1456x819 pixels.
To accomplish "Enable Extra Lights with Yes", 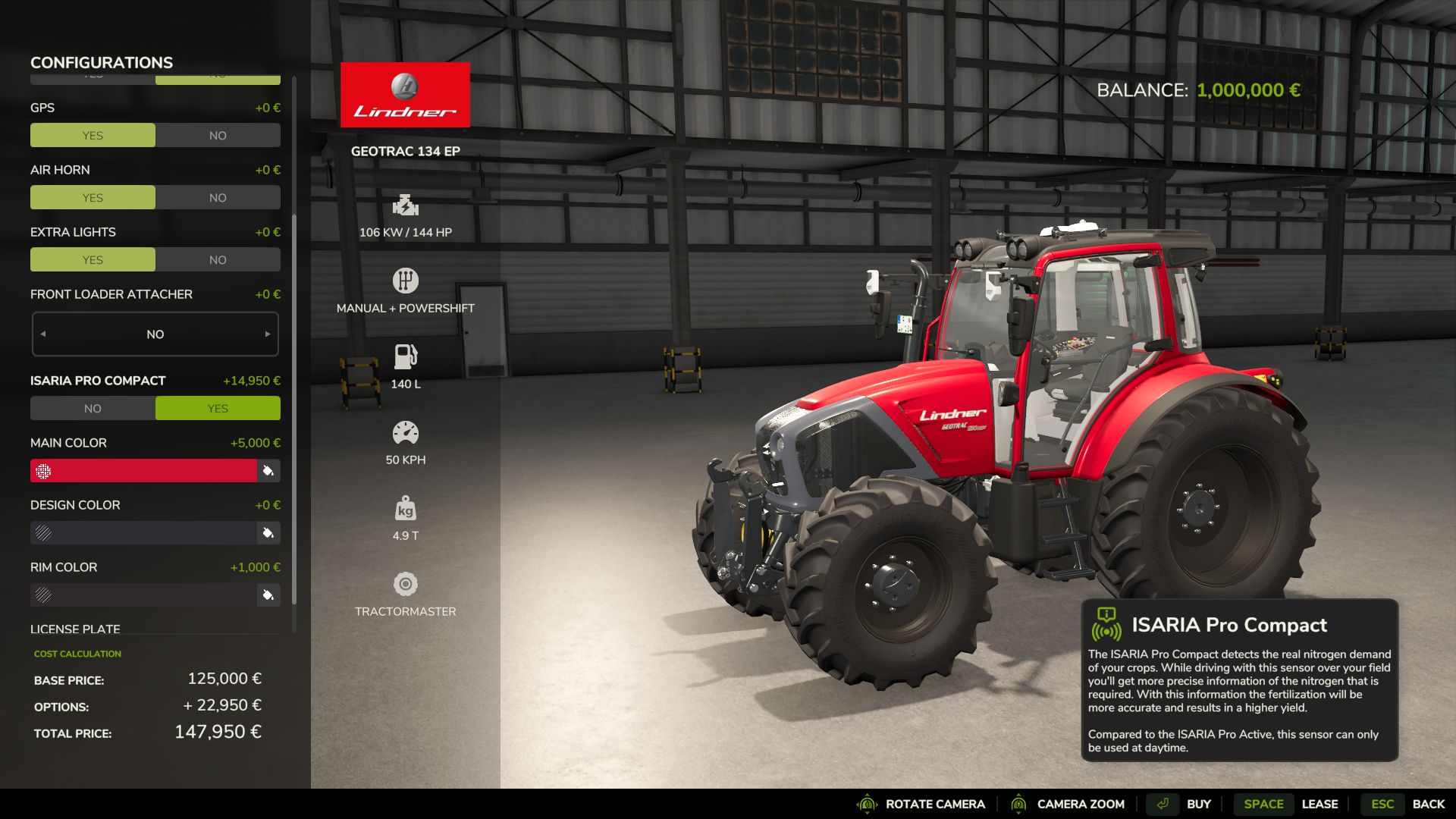I will (x=93, y=260).
